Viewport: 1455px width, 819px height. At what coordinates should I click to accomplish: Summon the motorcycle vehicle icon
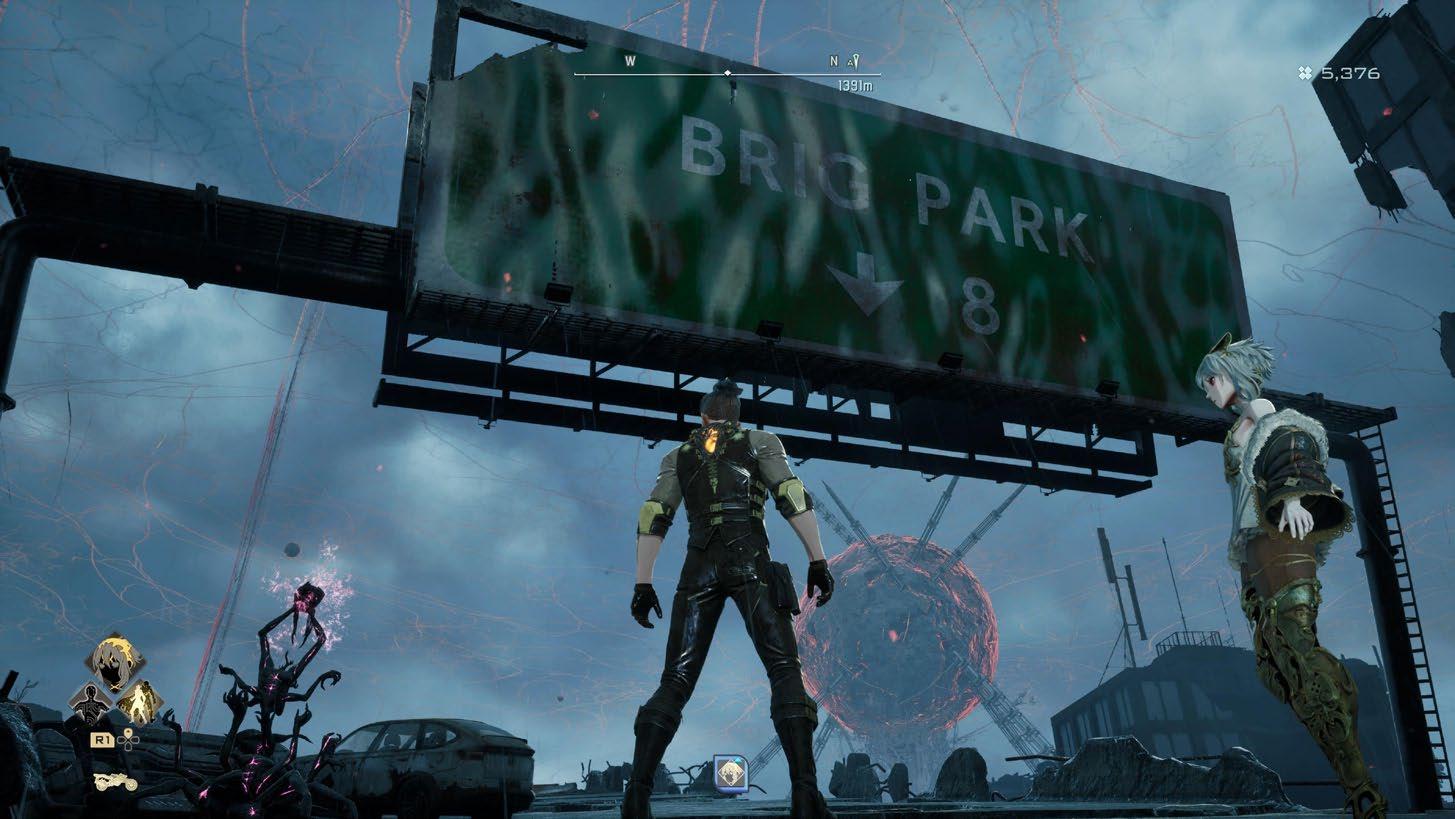[115, 780]
